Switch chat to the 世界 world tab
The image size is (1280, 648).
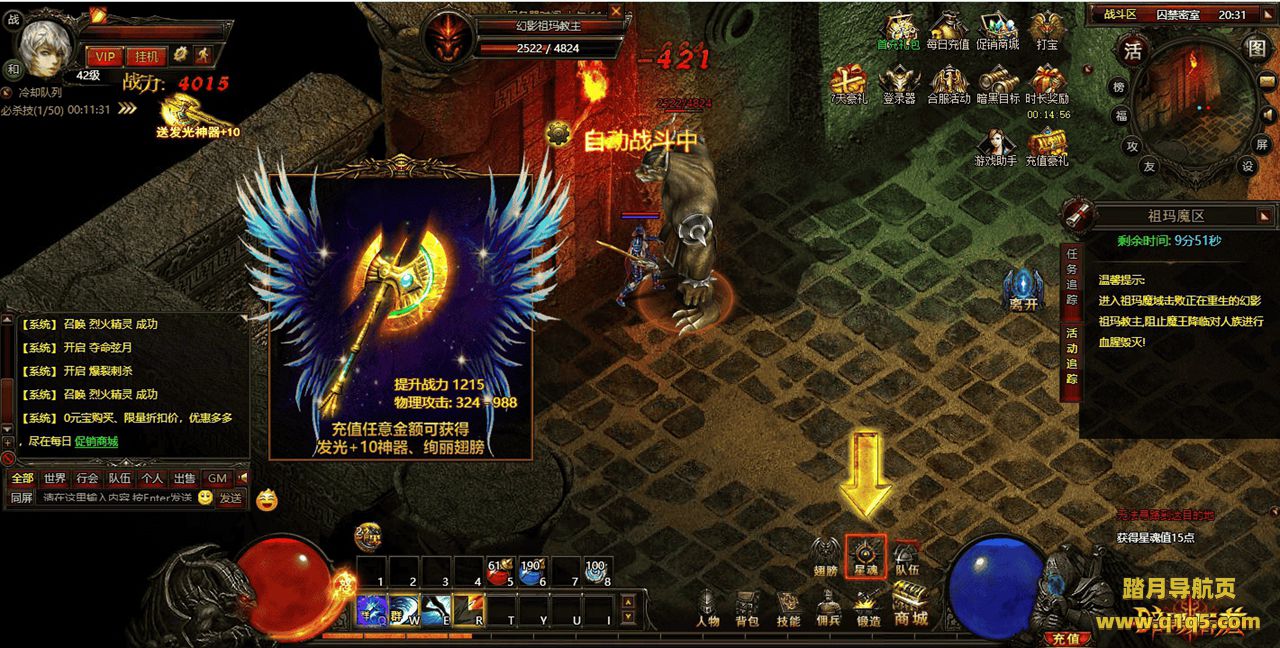[55, 478]
